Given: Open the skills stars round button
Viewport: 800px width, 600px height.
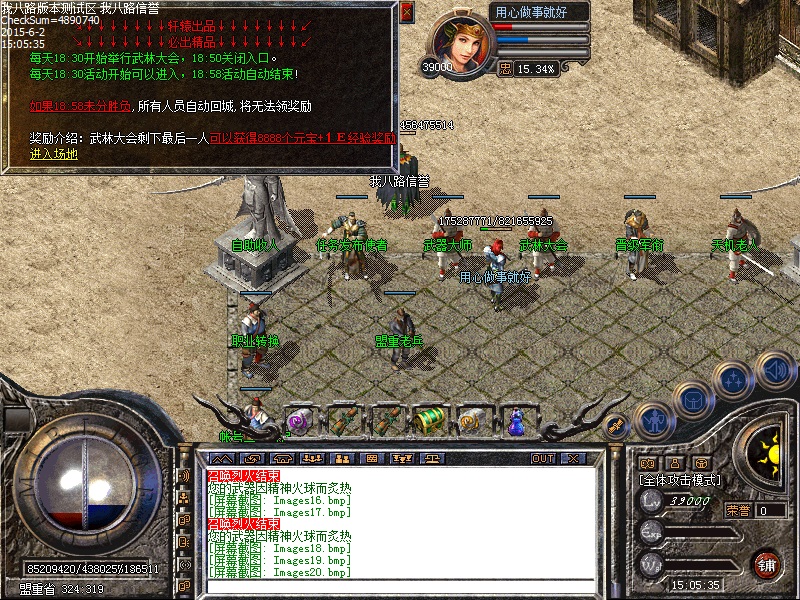Looking at the screenshot, I should click(x=734, y=379).
